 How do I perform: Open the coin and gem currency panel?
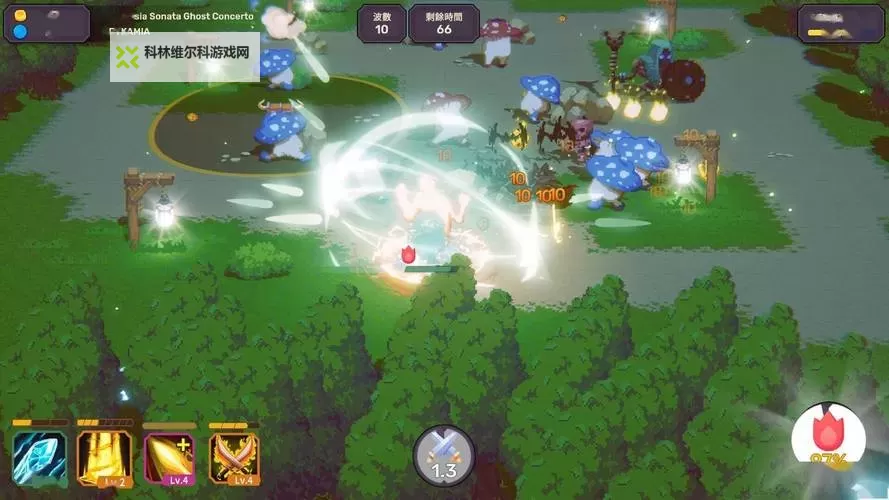pyautogui.click(x=47, y=24)
